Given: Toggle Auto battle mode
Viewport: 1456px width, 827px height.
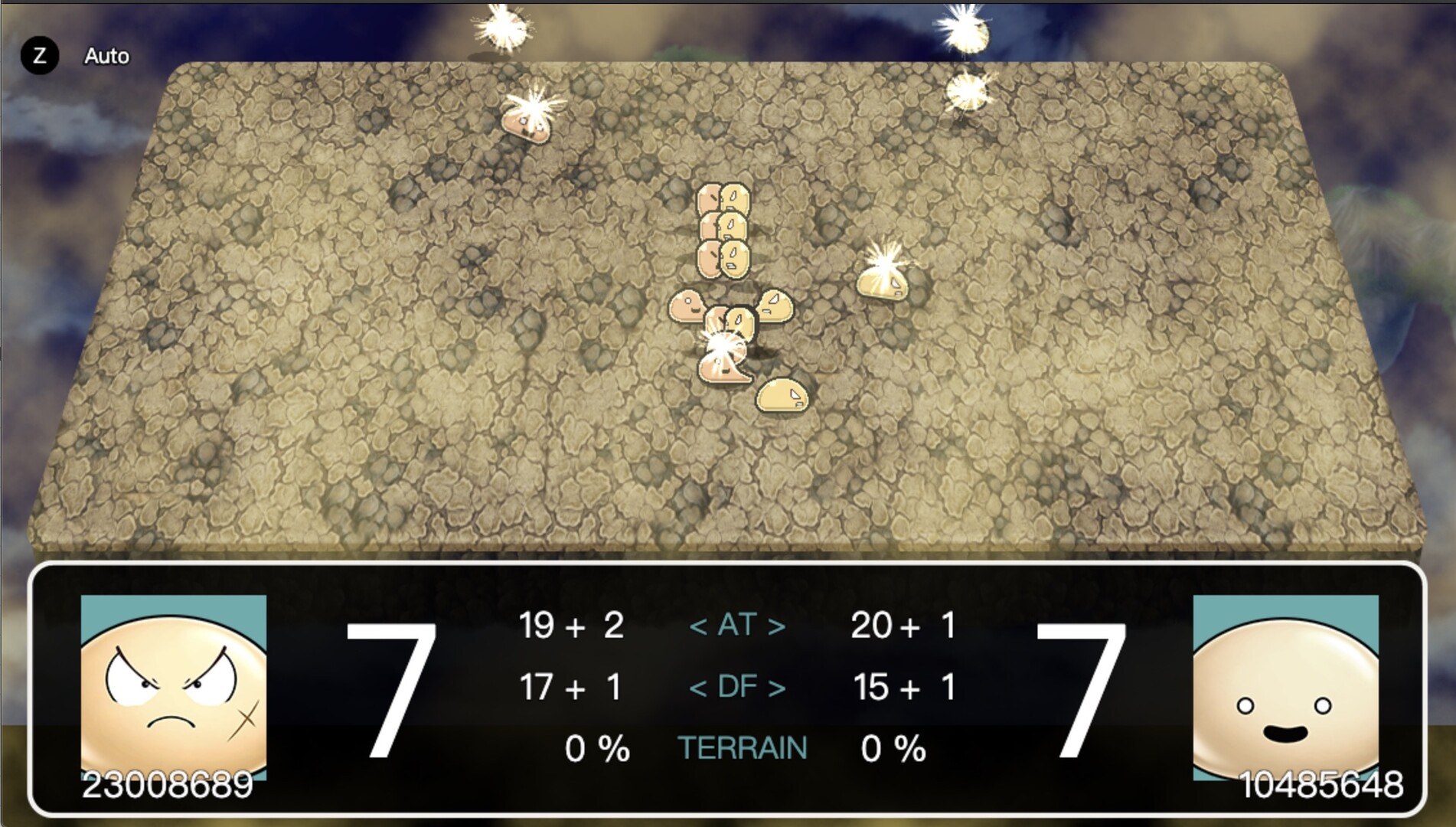Looking at the screenshot, I should (x=107, y=56).
